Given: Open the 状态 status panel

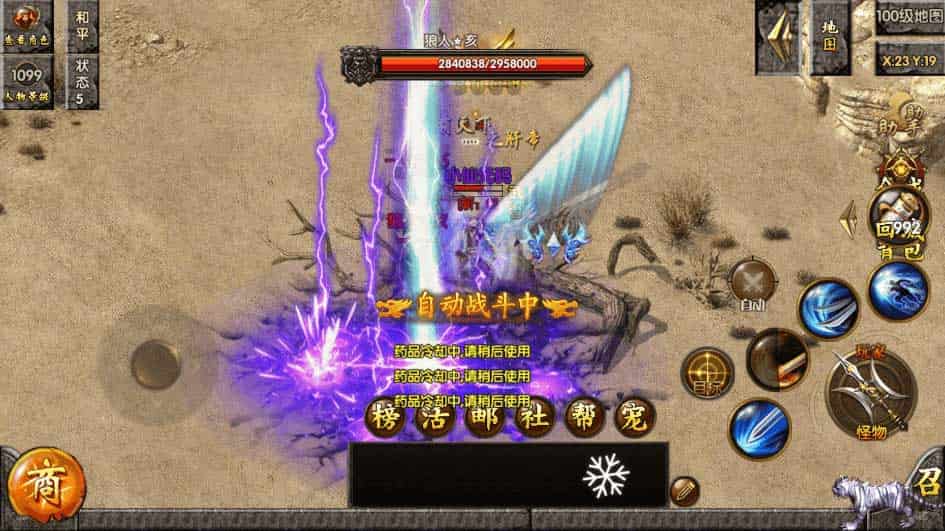Looking at the screenshot, I should [x=81, y=81].
